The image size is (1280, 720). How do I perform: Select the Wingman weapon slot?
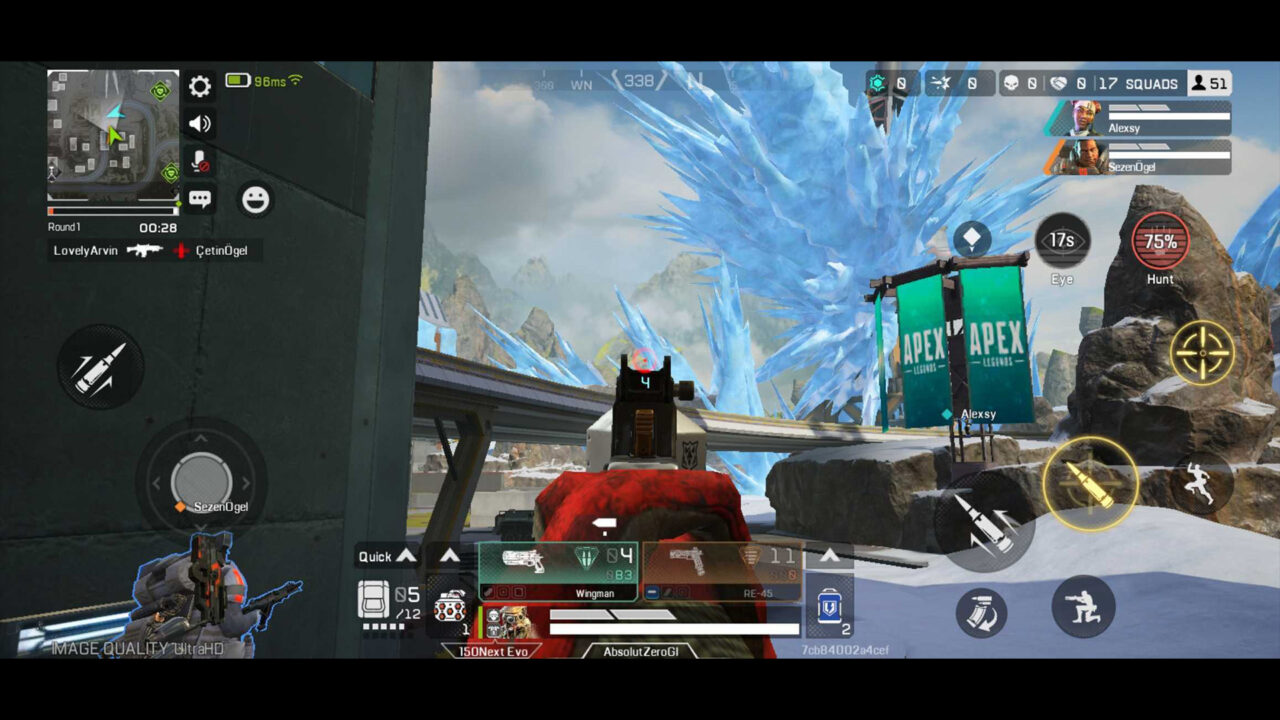(x=558, y=572)
